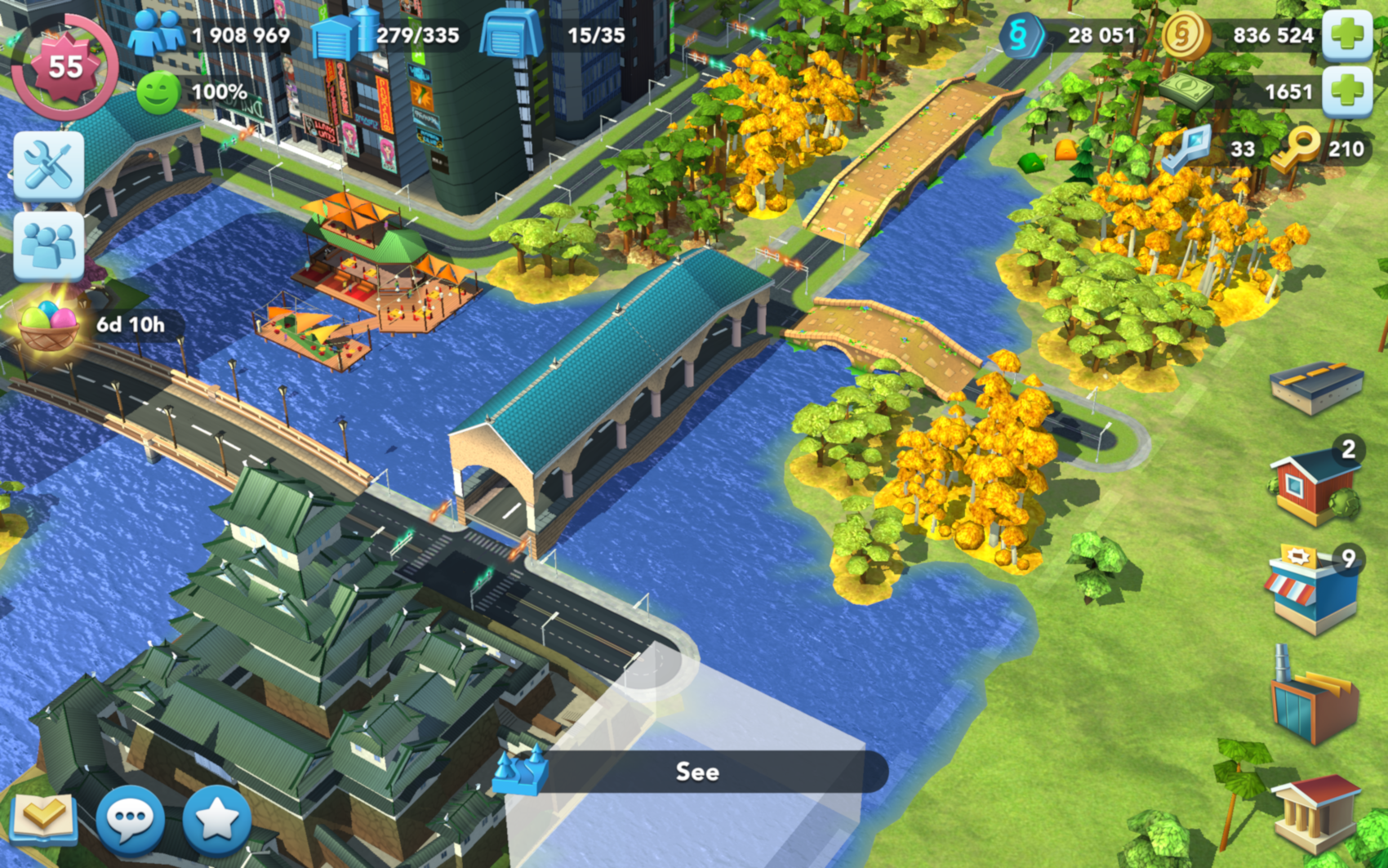Add more Simoleons with the green plus
The height and width of the screenshot is (868, 1388).
point(1346,35)
